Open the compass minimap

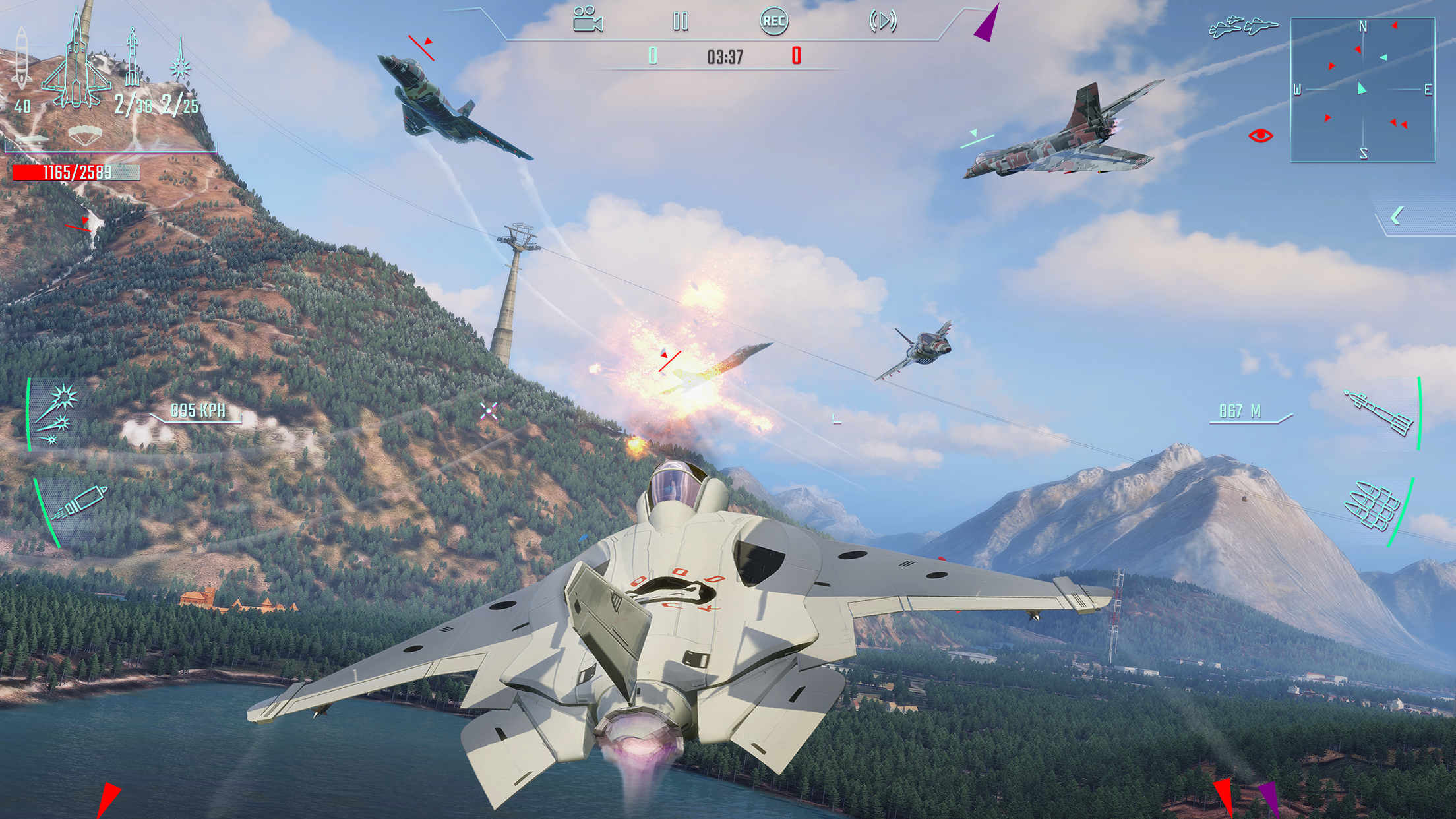coord(1362,90)
